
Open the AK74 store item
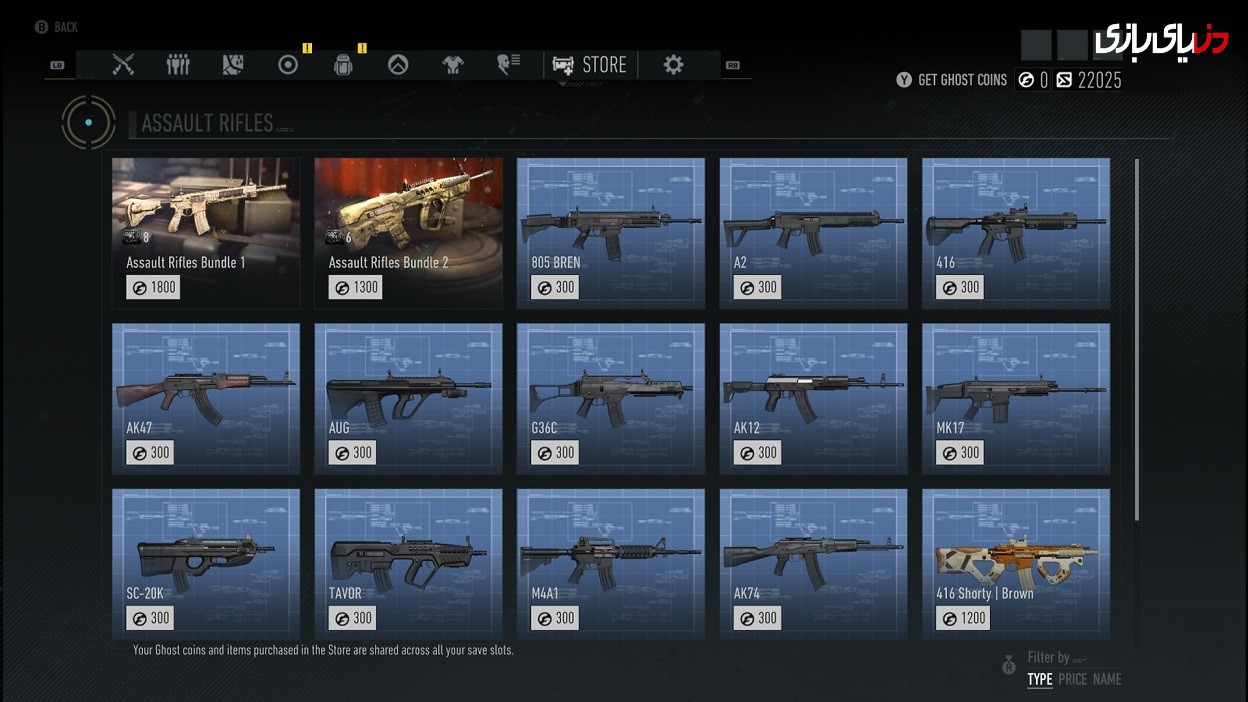813,563
